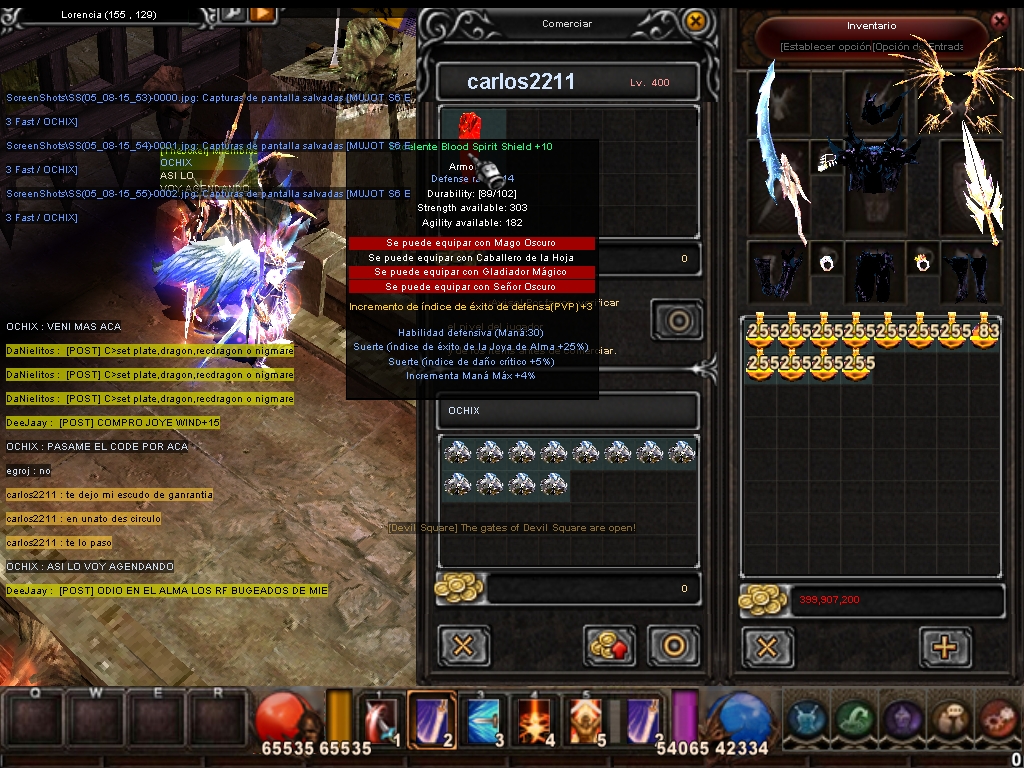1024x768 pixels.
Task: Select the highlighted skill in slot 2
Action: coord(431,719)
